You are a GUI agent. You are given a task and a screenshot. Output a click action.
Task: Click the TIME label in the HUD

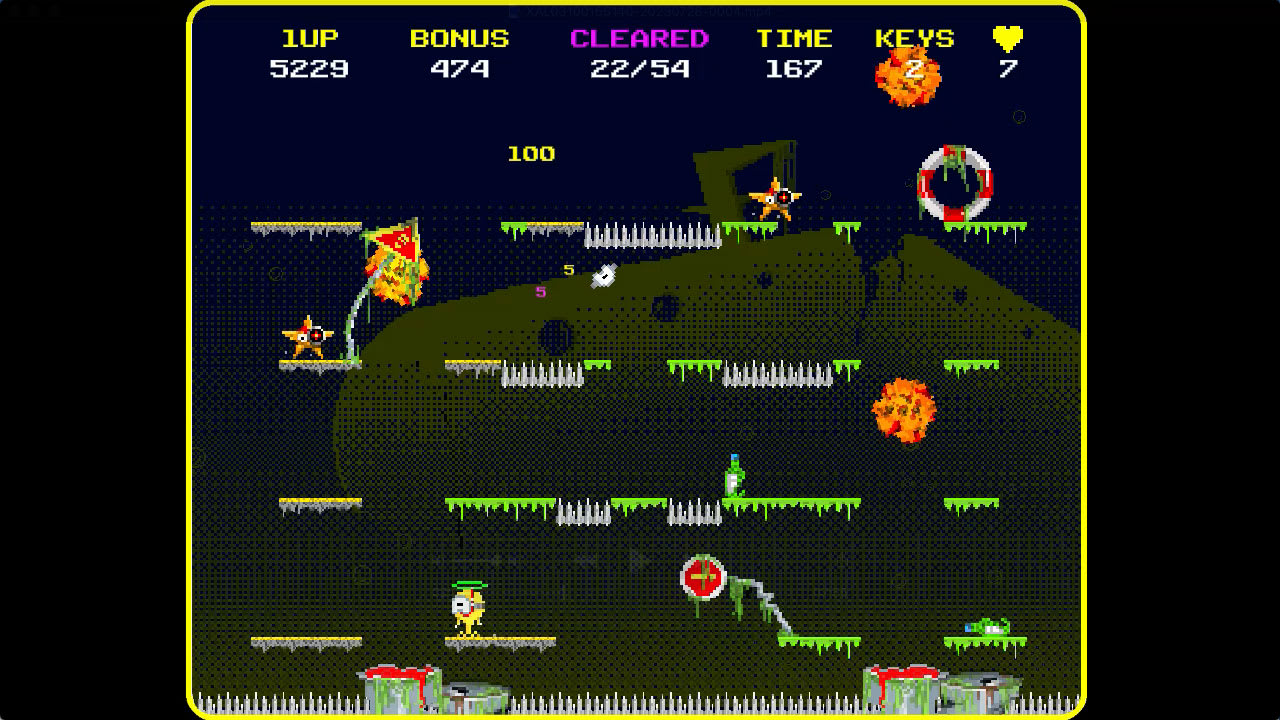pyautogui.click(x=795, y=38)
